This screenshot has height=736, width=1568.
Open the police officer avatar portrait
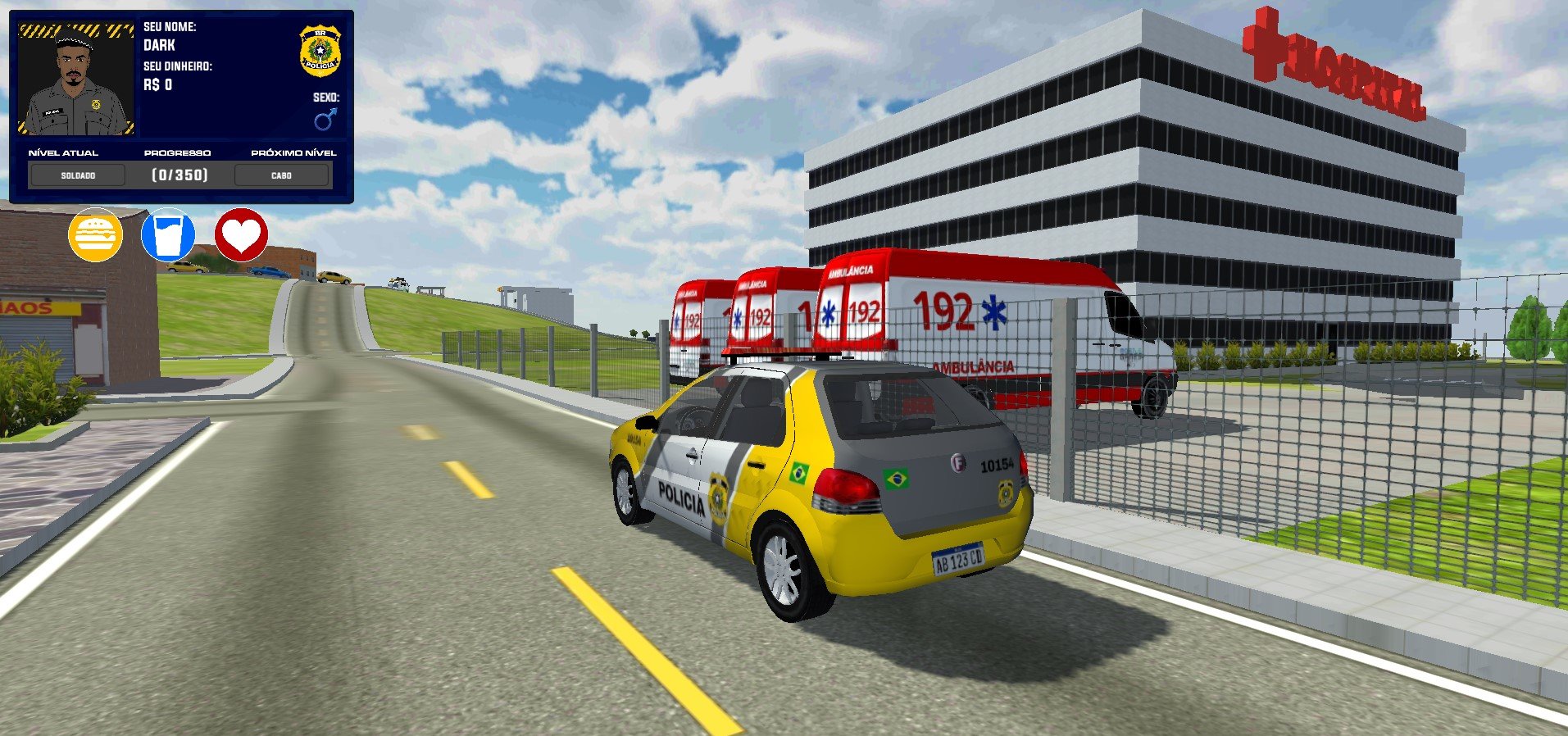point(76,80)
